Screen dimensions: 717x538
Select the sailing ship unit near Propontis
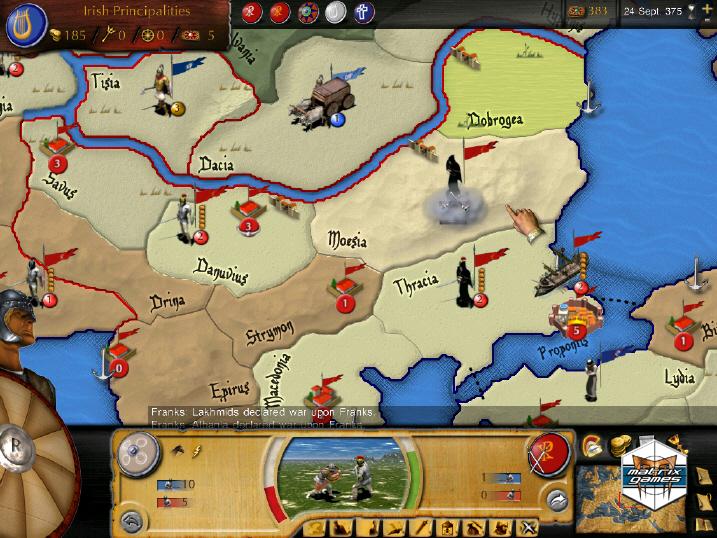click(x=560, y=272)
